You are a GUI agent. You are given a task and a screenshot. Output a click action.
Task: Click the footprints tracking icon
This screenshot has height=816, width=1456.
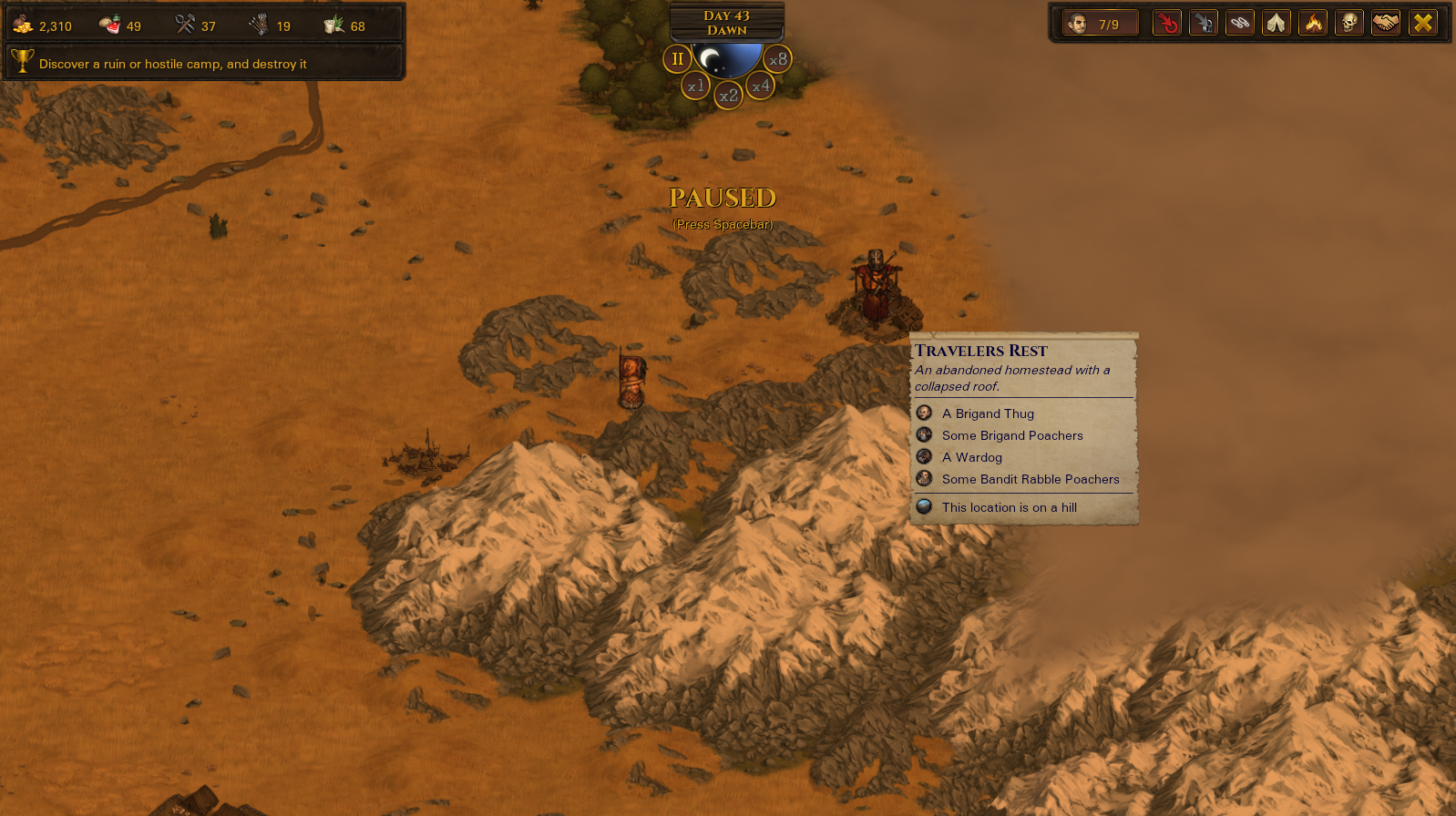click(1240, 23)
